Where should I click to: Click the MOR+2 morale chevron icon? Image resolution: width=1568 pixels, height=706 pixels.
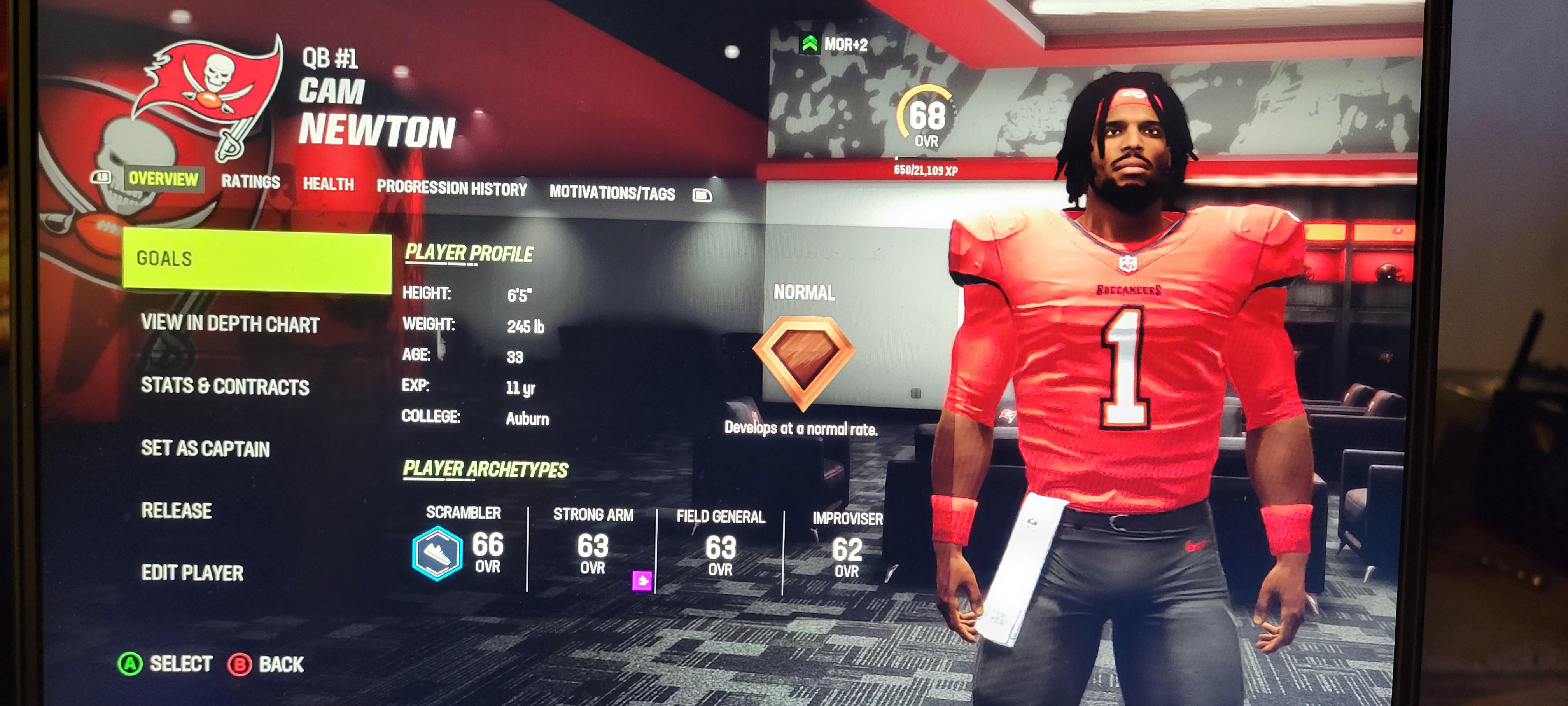click(811, 43)
